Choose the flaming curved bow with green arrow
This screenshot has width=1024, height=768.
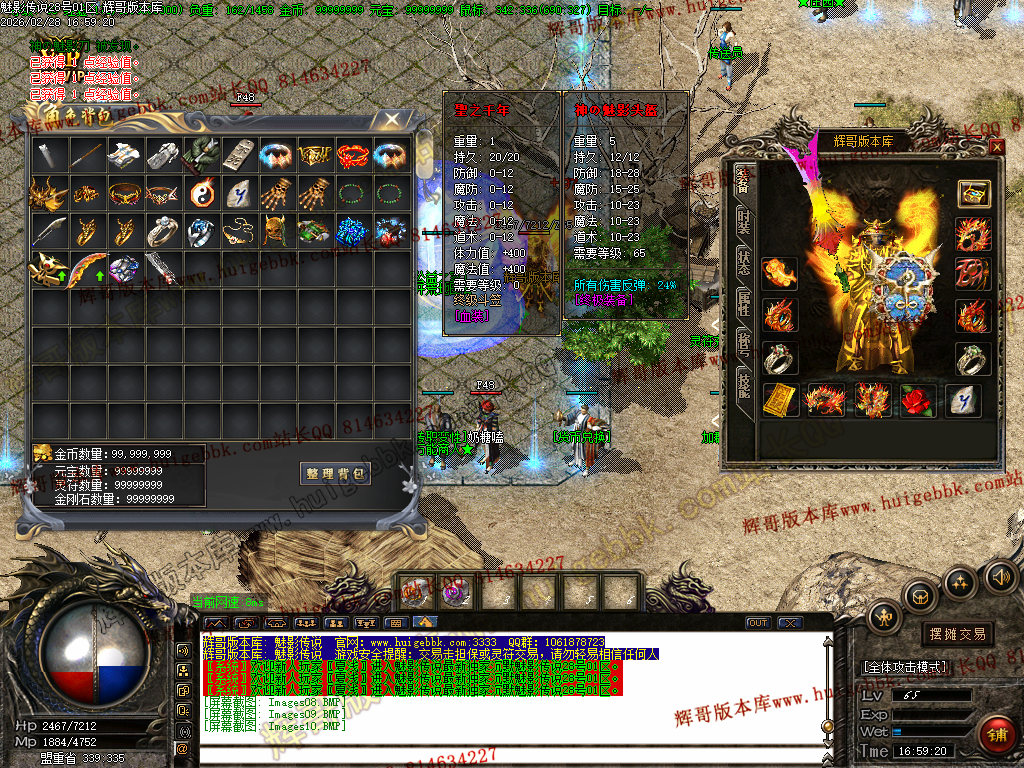point(88,269)
